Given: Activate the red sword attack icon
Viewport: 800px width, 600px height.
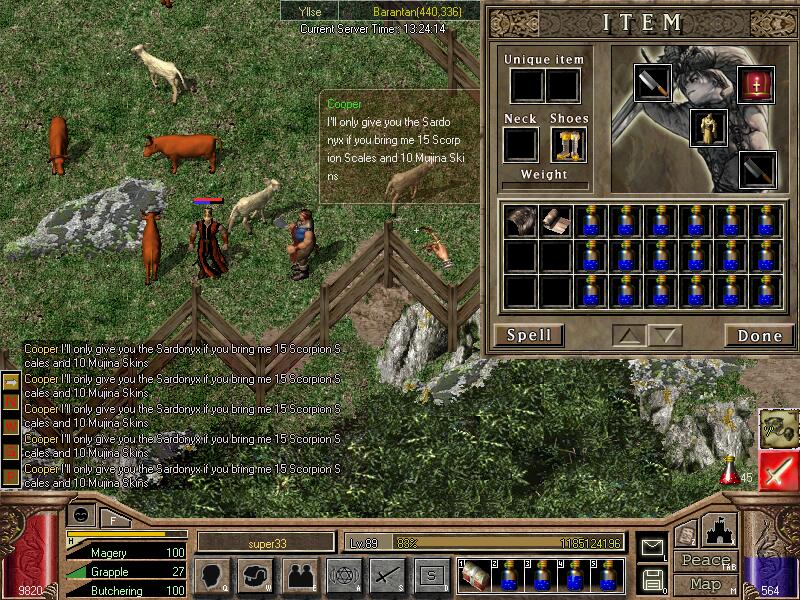Looking at the screenshot, I should pyautogui.click(x=778, y=472).
